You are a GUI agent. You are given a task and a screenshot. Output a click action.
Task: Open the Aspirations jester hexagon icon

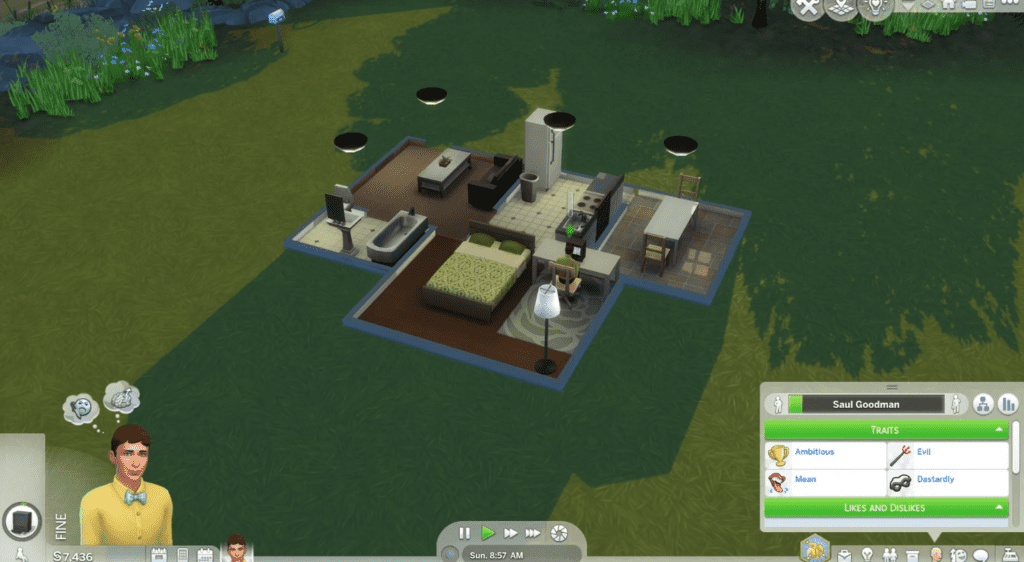point(815,548)
